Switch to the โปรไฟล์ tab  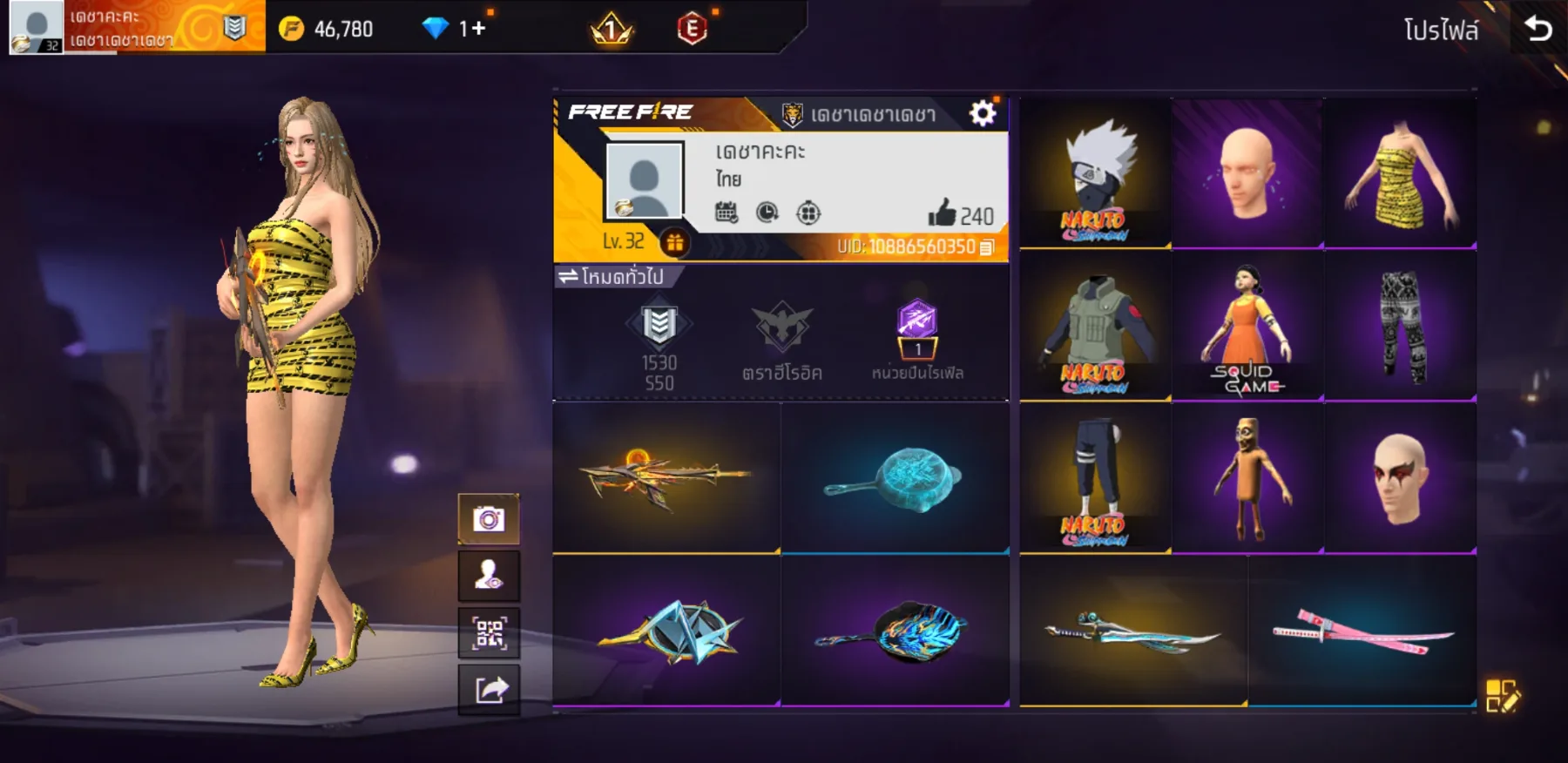1442,26
